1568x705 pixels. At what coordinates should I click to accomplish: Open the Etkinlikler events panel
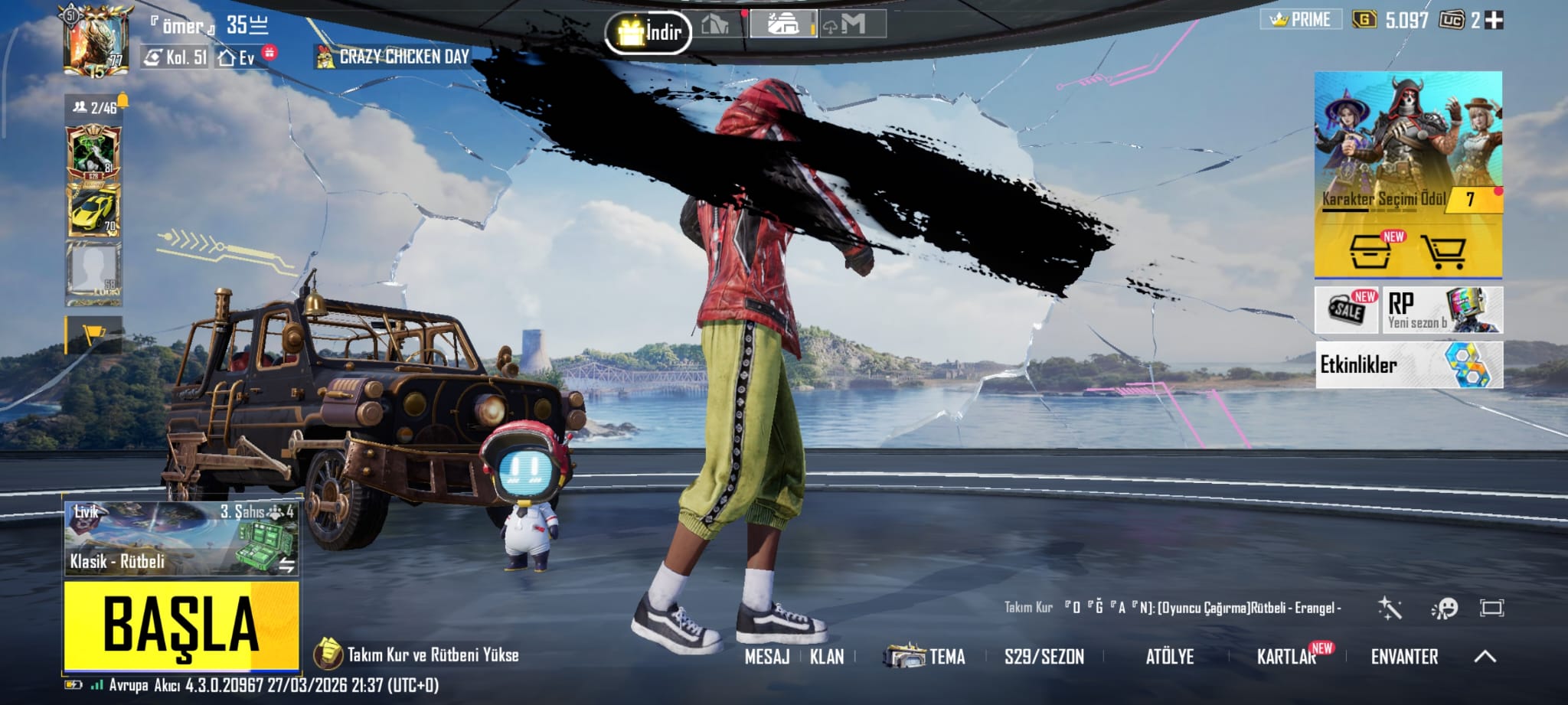[1408, 365]
